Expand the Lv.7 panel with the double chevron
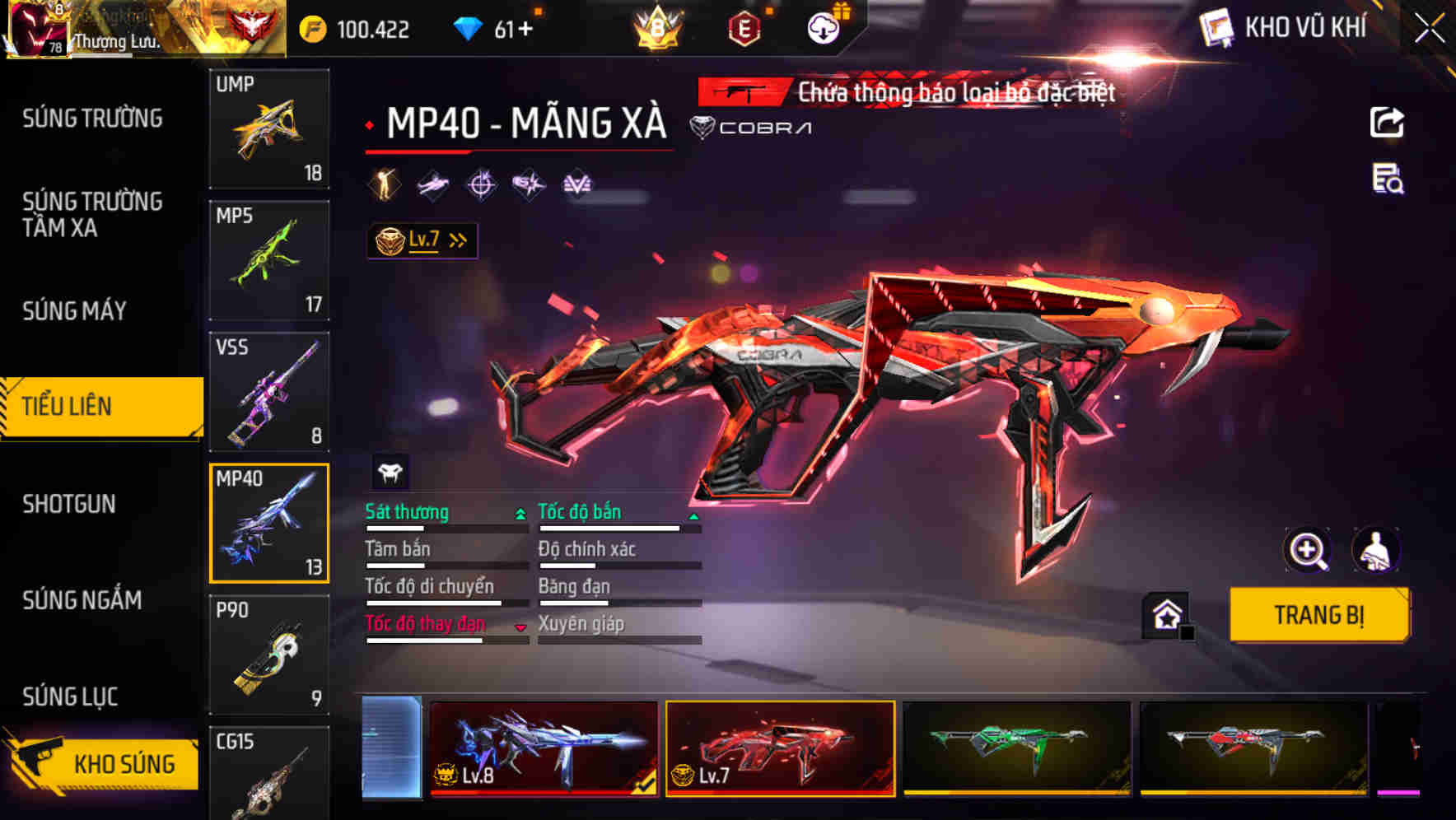The image size is (1456, 820). [x=456, y=239]
